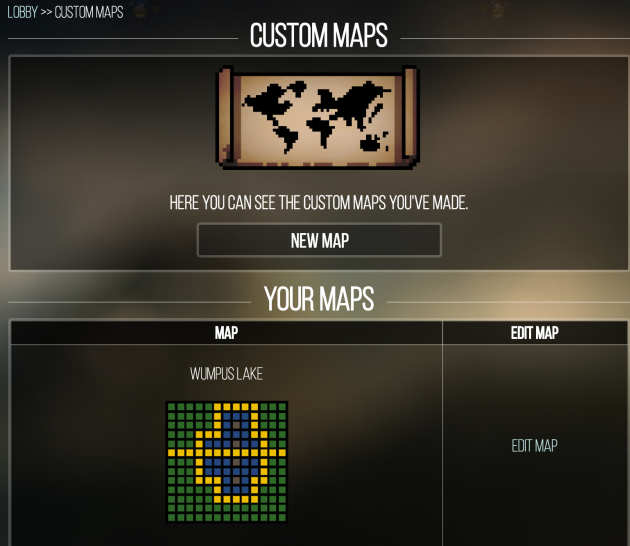Go back to Lobby via breadcrumb
630x546 pixels.
tap(22, 12)
